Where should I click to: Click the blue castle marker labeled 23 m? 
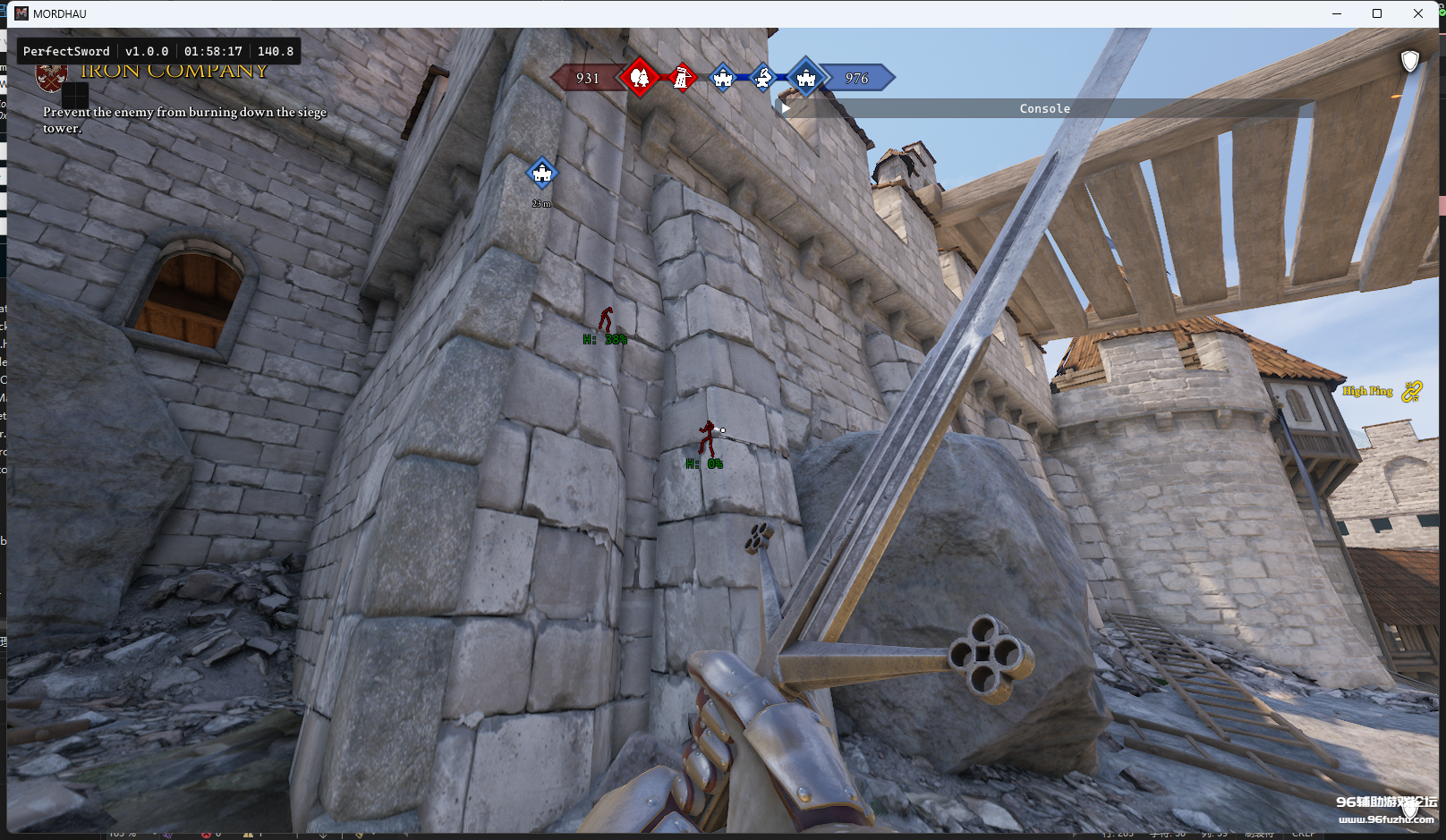click(x=541, y=173)
